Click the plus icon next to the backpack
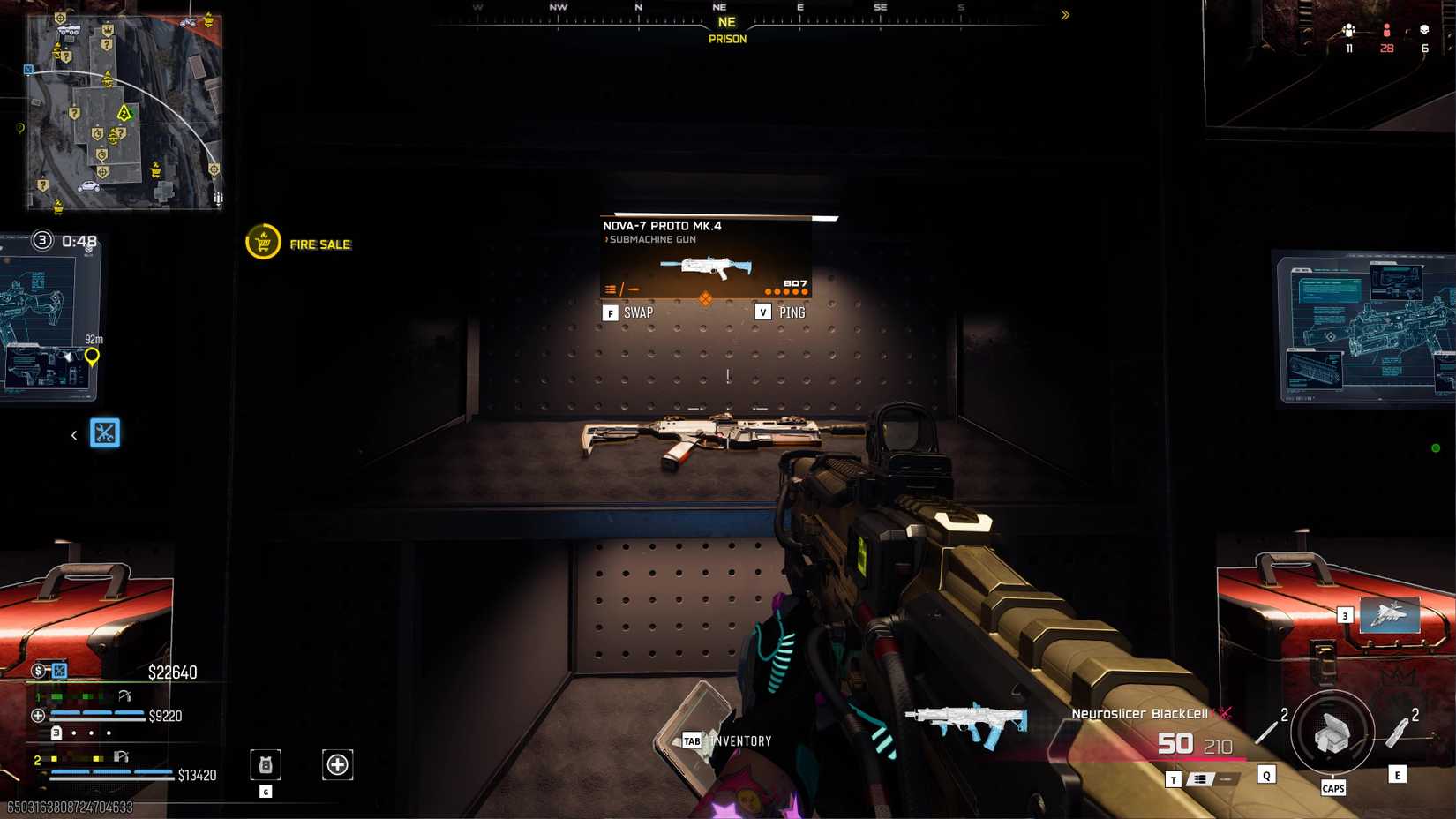This screenshot has width=1456, height=819. pyautogui.click(x=337, y=764)
